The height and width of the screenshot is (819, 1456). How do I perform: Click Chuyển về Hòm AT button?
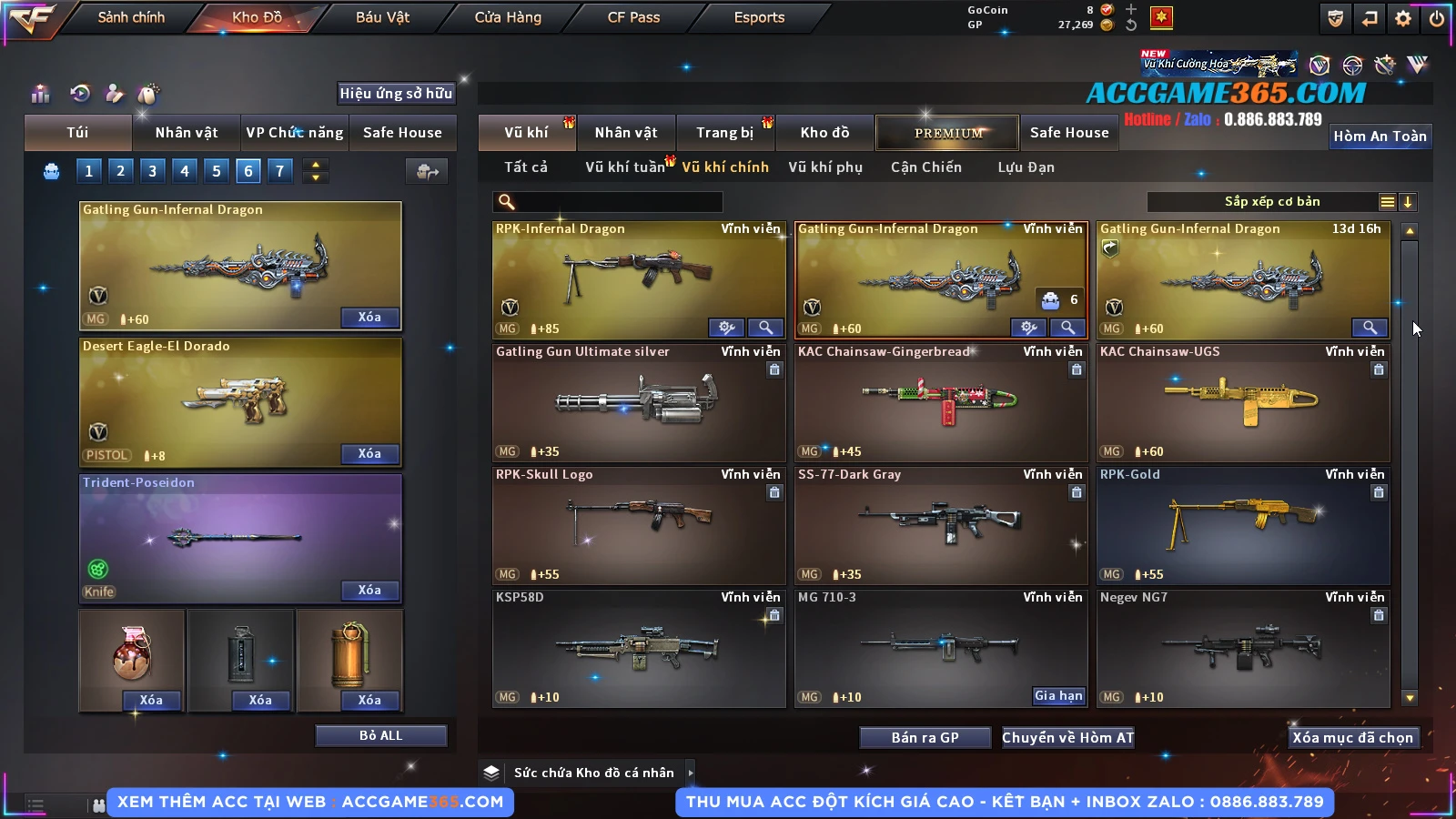pos(1067,738)
